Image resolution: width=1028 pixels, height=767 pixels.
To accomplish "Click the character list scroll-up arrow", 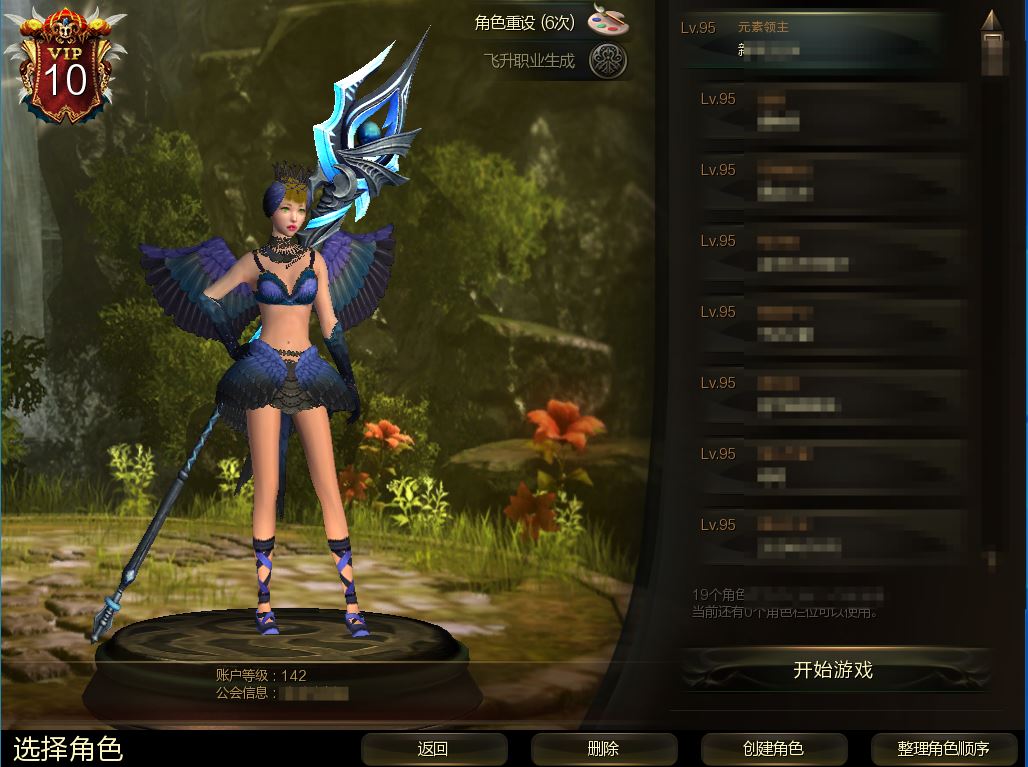I will (991, 21).
